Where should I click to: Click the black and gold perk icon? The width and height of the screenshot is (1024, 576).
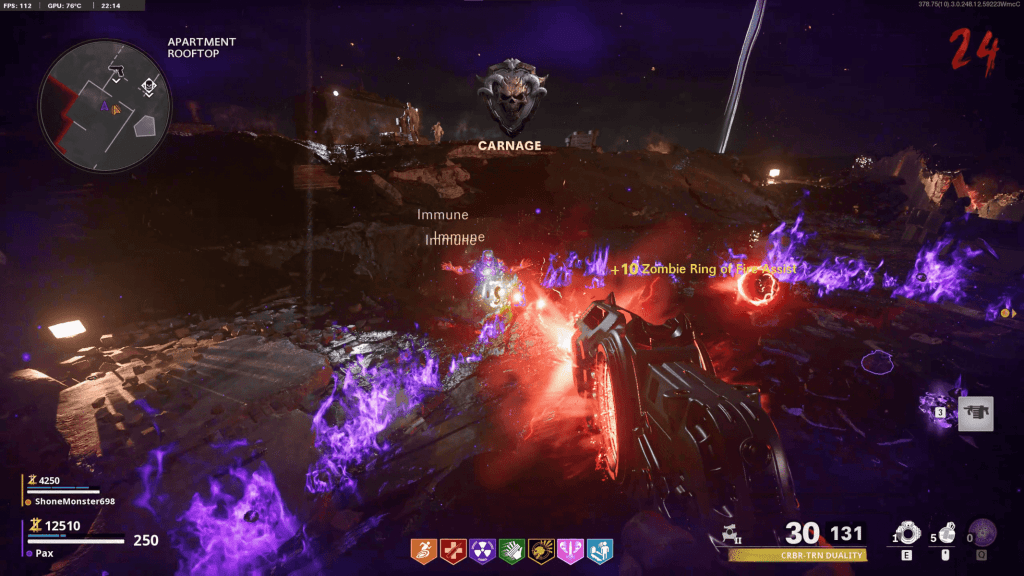[x=541, y=550]
